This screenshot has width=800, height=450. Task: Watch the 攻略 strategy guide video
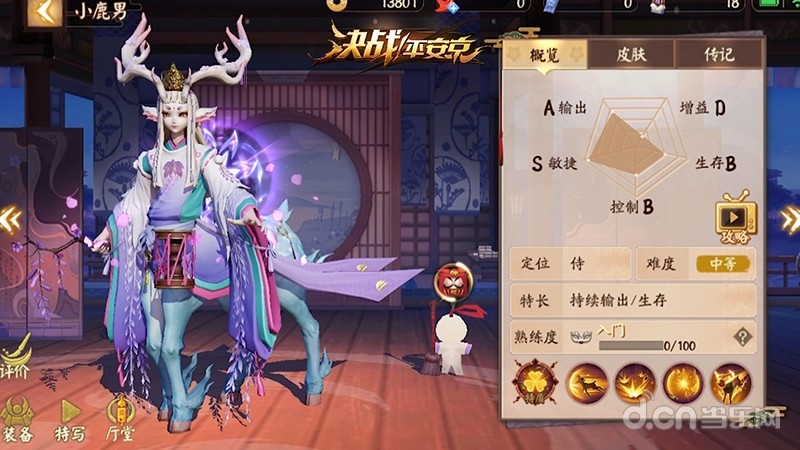(735, 220)
